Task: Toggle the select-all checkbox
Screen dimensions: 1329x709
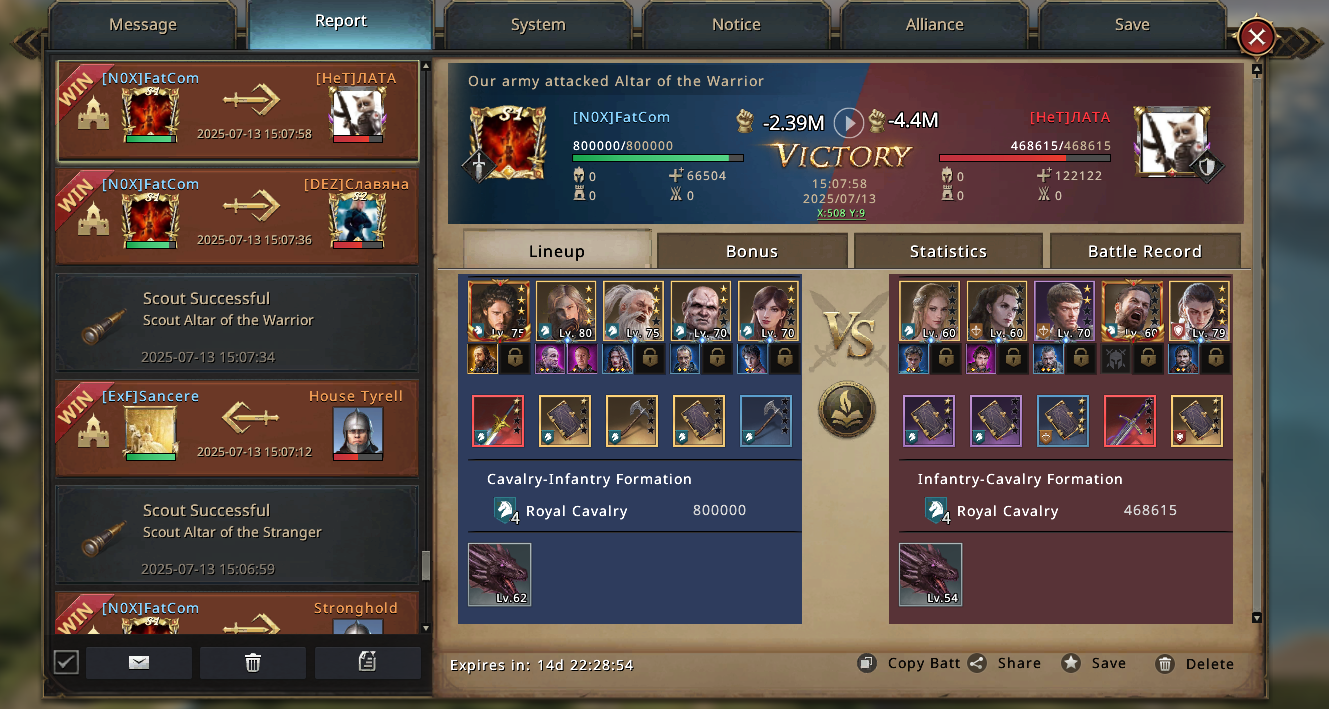Action: [66, 662]
